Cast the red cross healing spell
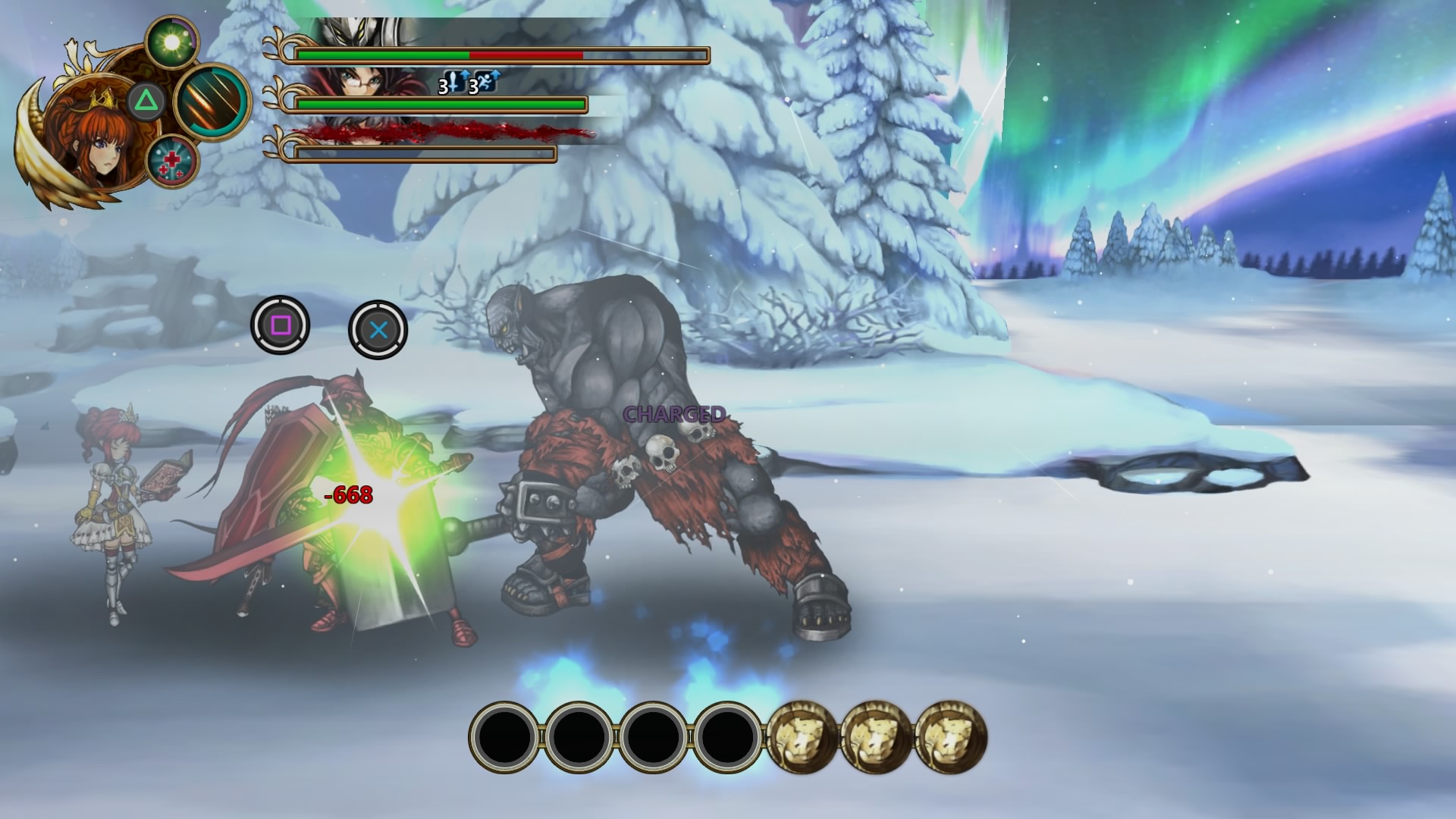The height and width of the screenshot is (819, 1456). click(172, 162)
